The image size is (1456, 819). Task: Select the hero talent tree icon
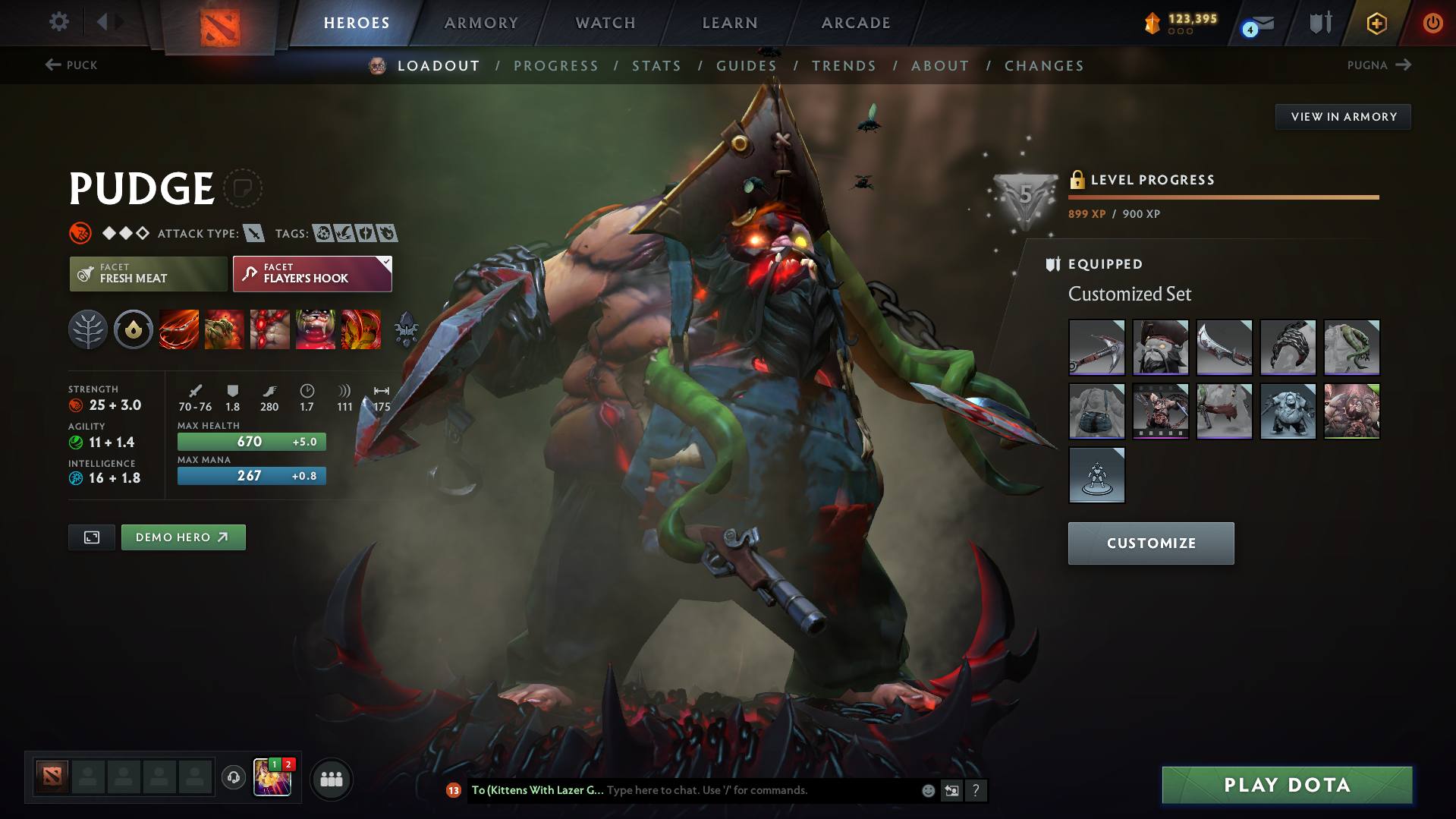[x=87, y=329]
